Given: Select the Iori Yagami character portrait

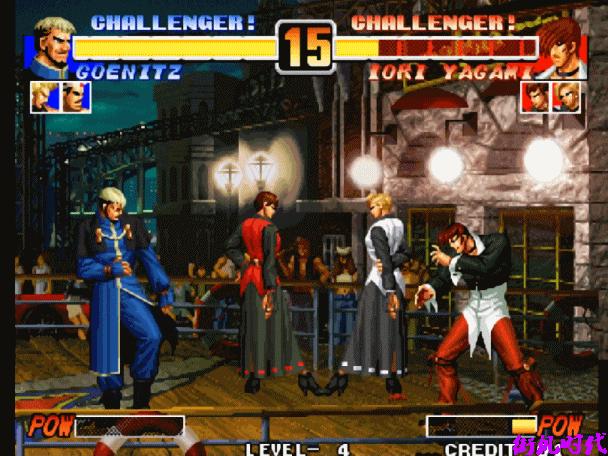Looking at the screenshot, I should click(x=561, y=47).
